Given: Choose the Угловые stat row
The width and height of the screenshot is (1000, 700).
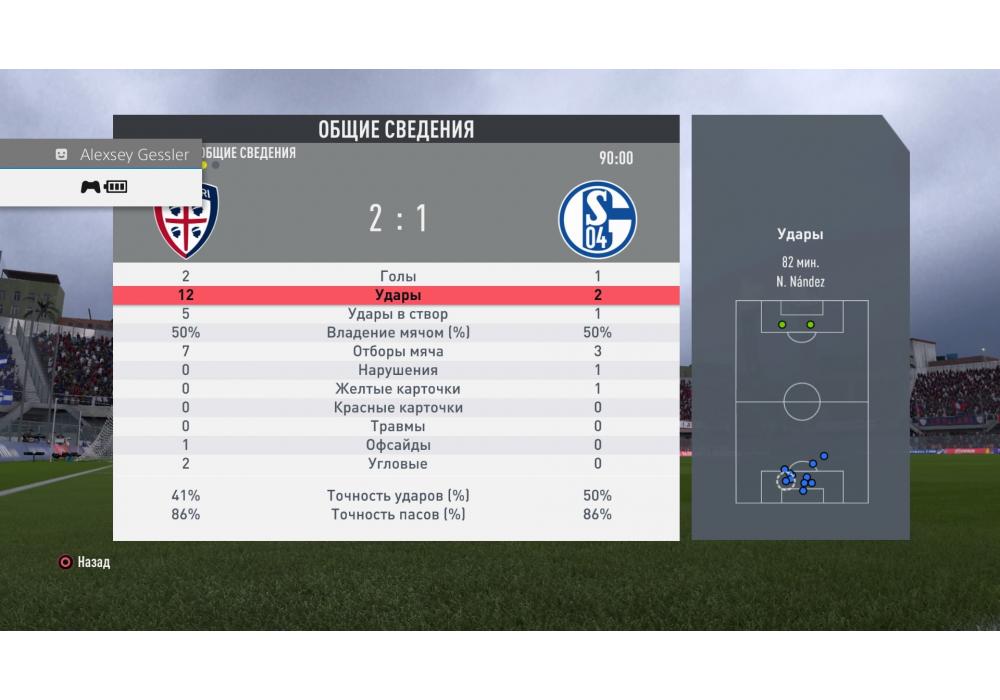Looking at the screenshot, I should tap(398, 464).
